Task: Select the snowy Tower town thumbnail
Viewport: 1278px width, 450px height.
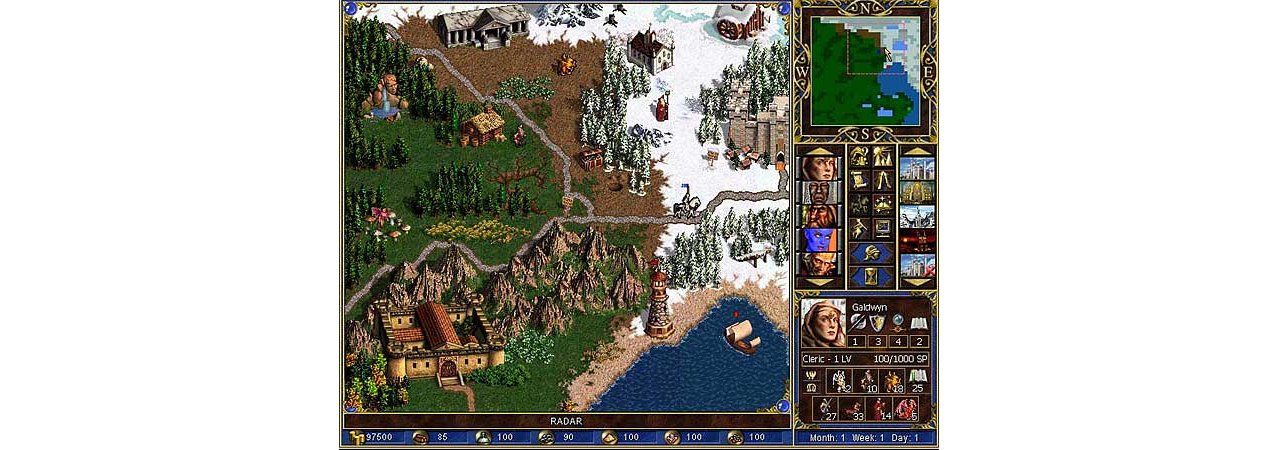Action: tap(917, 217)
